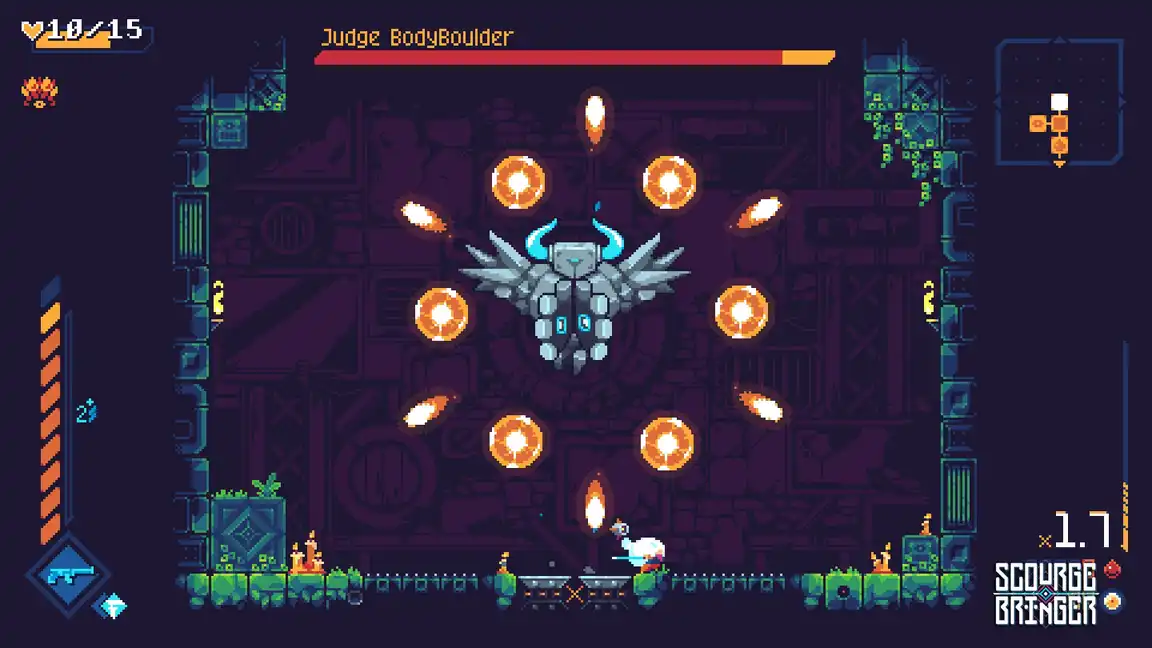The image size is (1152, 648).
Task: Click the orange blessing icon under health
Action: [x=39, y=93]
